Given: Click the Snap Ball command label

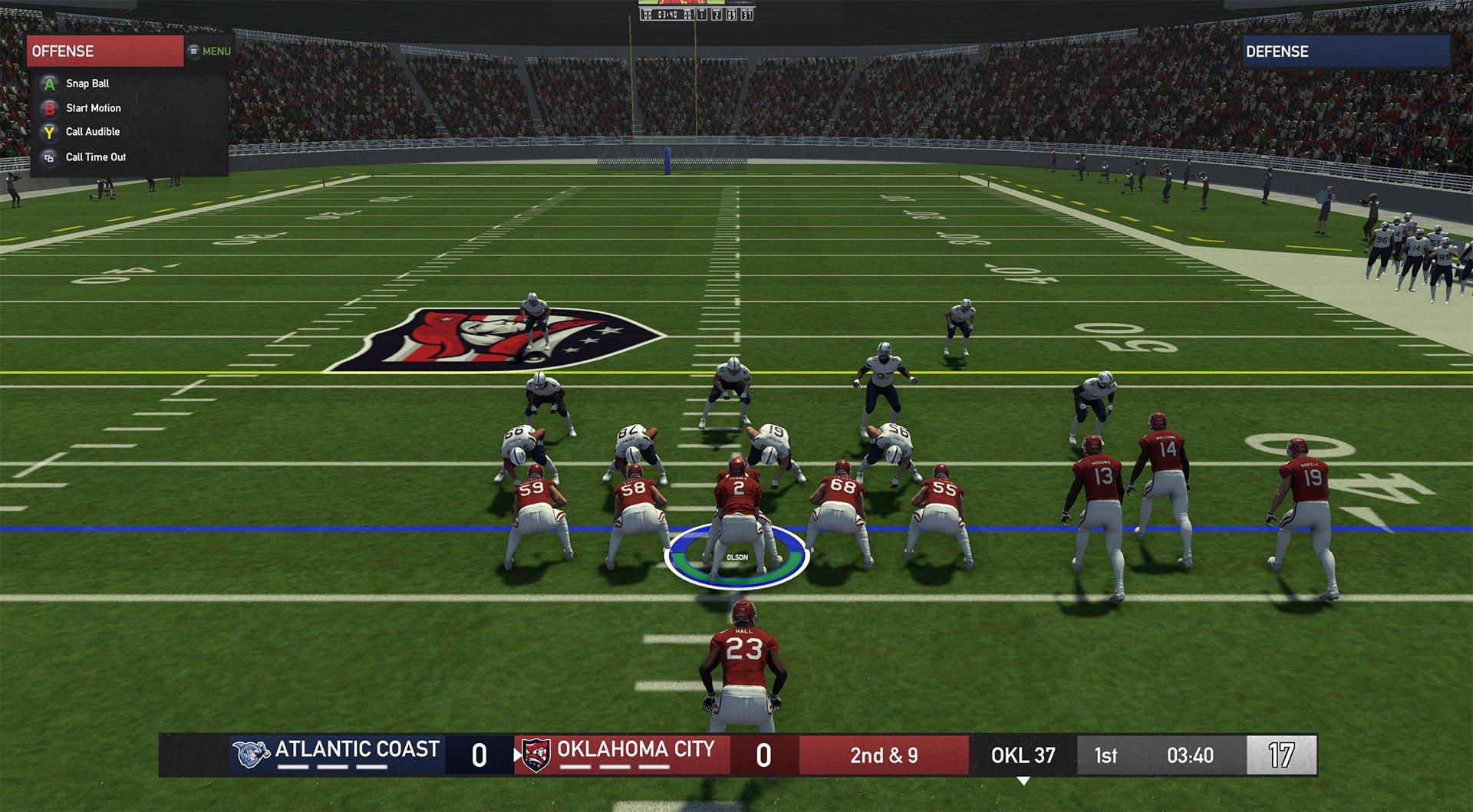Looking at the screenshot, I should (x=86, y=83).
